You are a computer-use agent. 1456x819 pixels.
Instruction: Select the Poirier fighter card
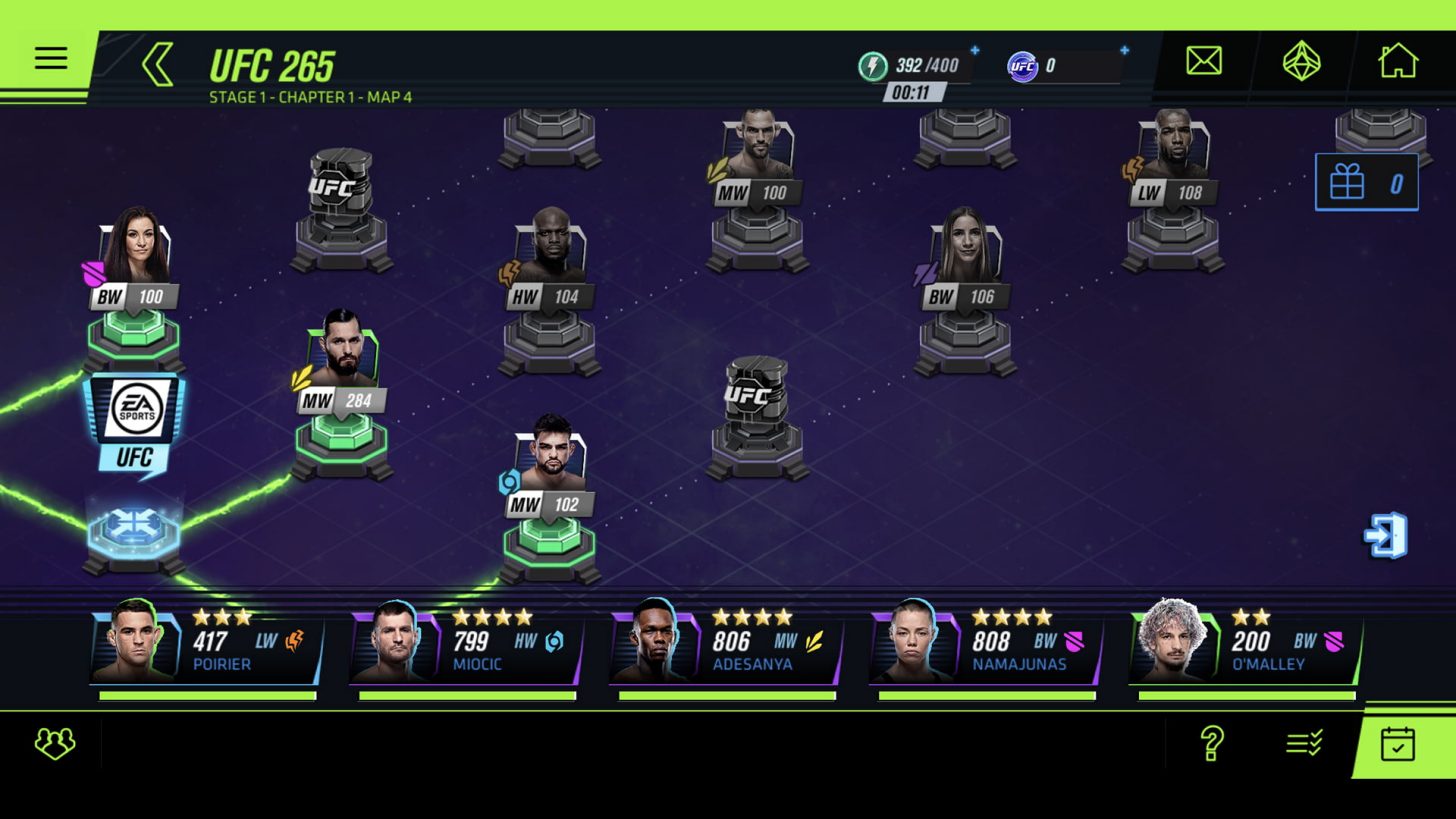[x=207, y=644]
